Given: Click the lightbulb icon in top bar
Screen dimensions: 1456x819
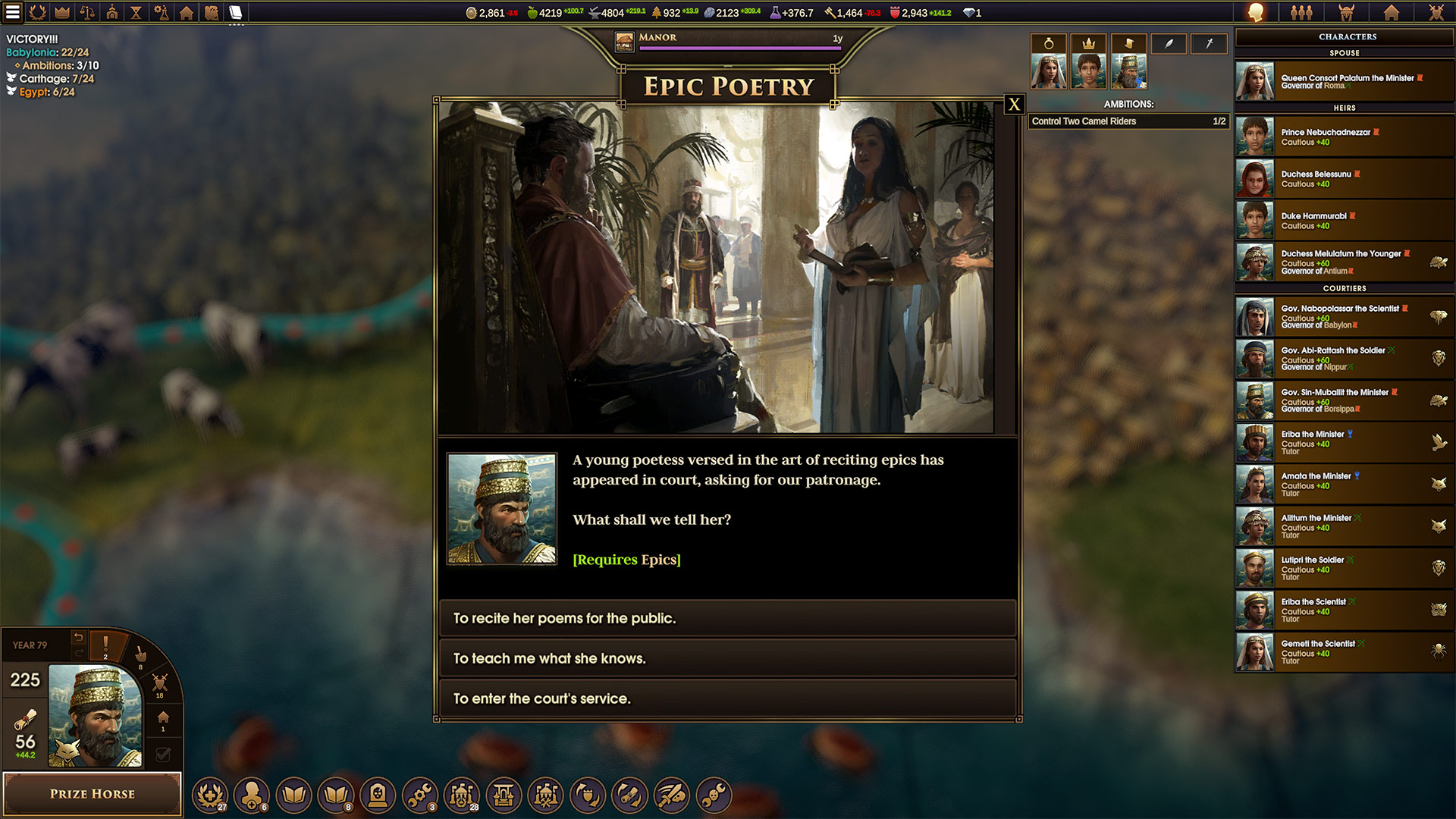Looking at the screenshot, I should pos(1256,12).
